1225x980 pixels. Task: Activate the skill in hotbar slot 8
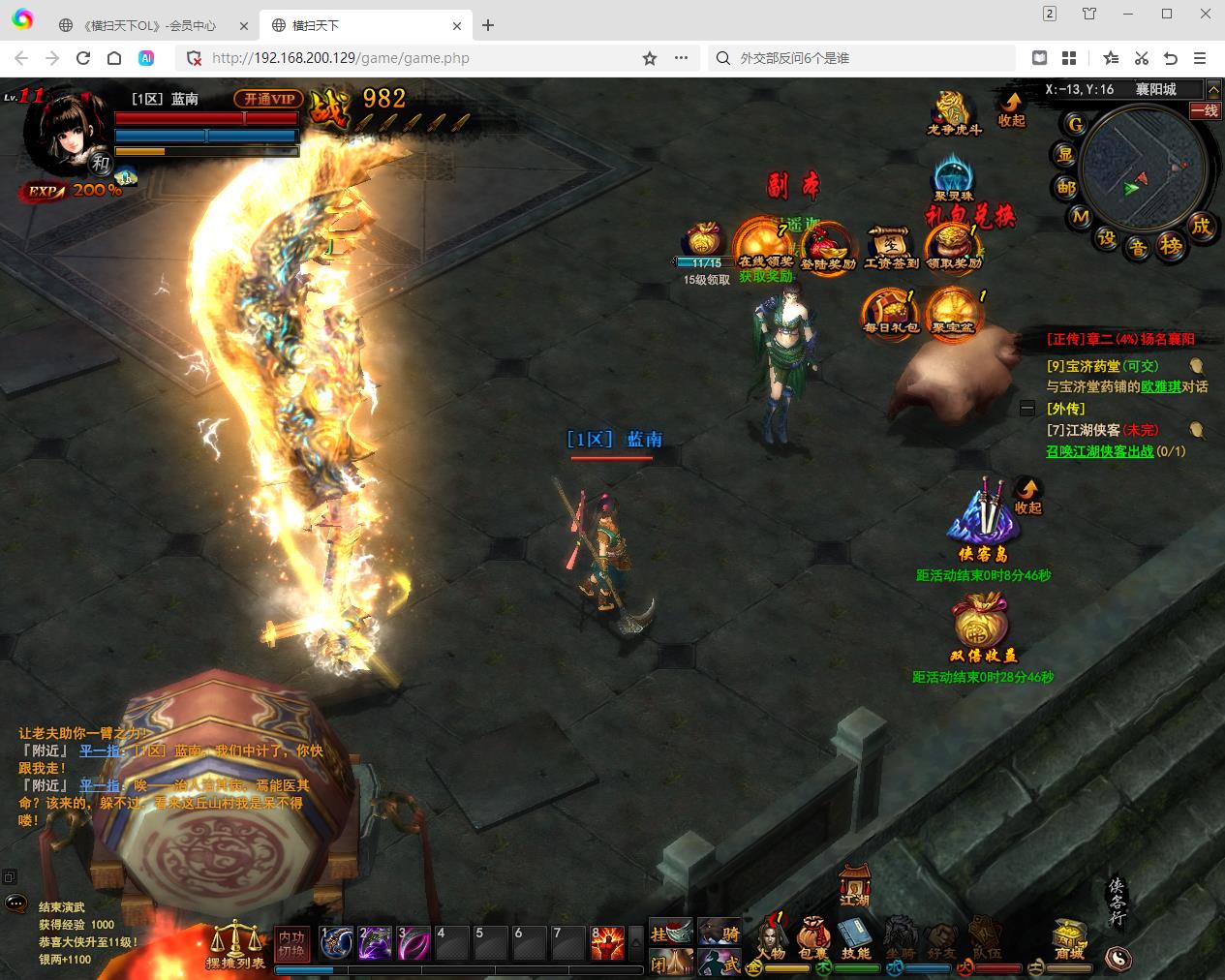coord(607,943)
